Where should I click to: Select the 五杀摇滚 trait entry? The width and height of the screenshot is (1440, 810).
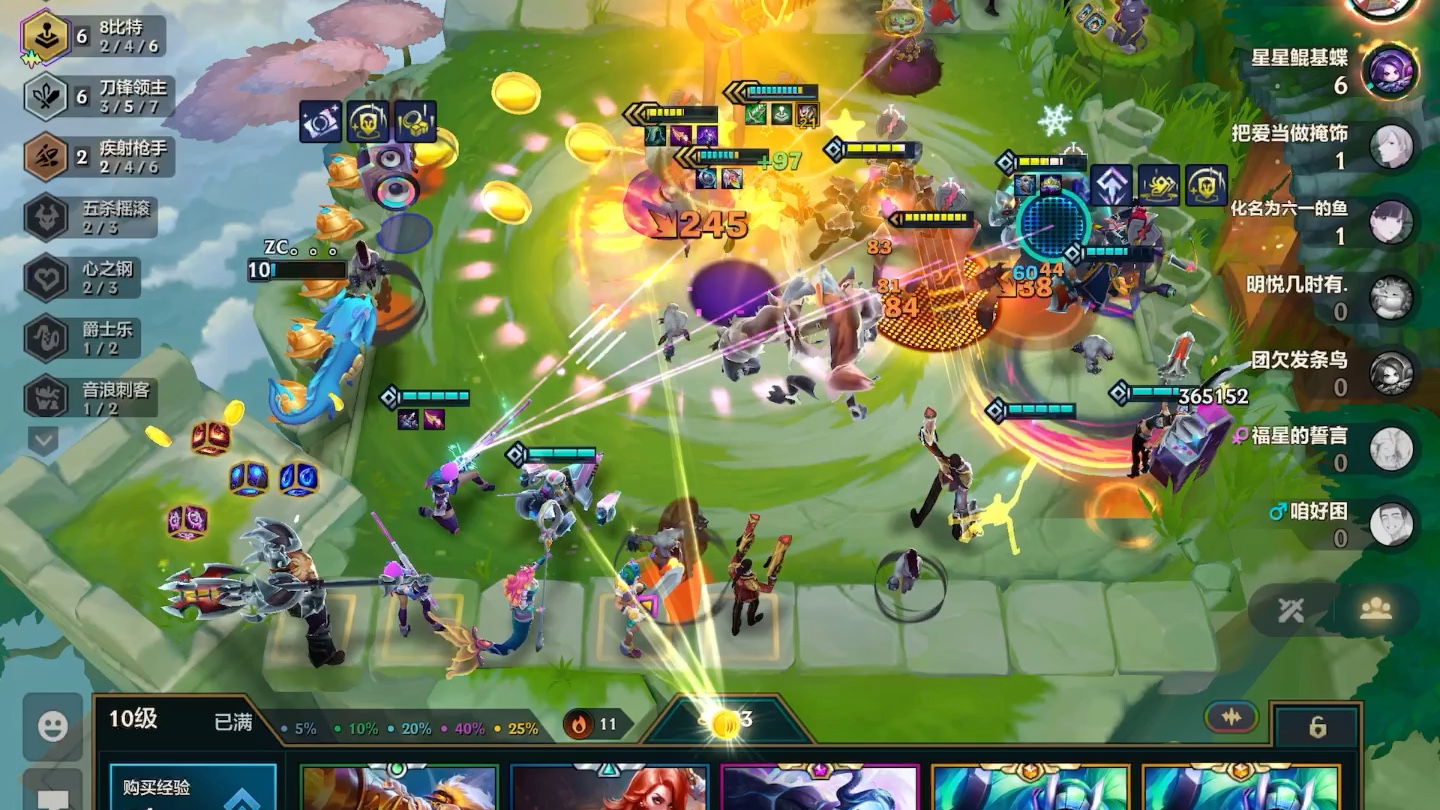click(x=91, y=218)
